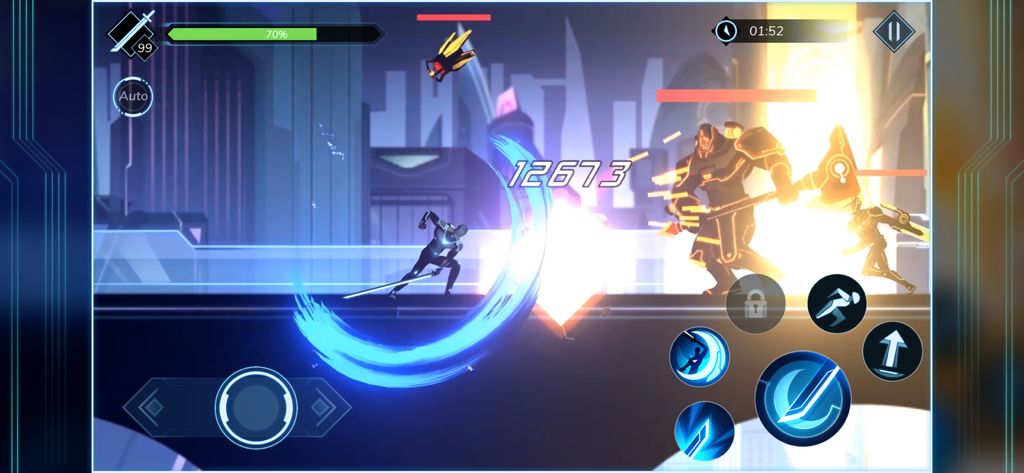Move left with the joystick's left arrow
Image resolution: width=1024 pixels, height=473 pixels.
[x=153, y=407]
